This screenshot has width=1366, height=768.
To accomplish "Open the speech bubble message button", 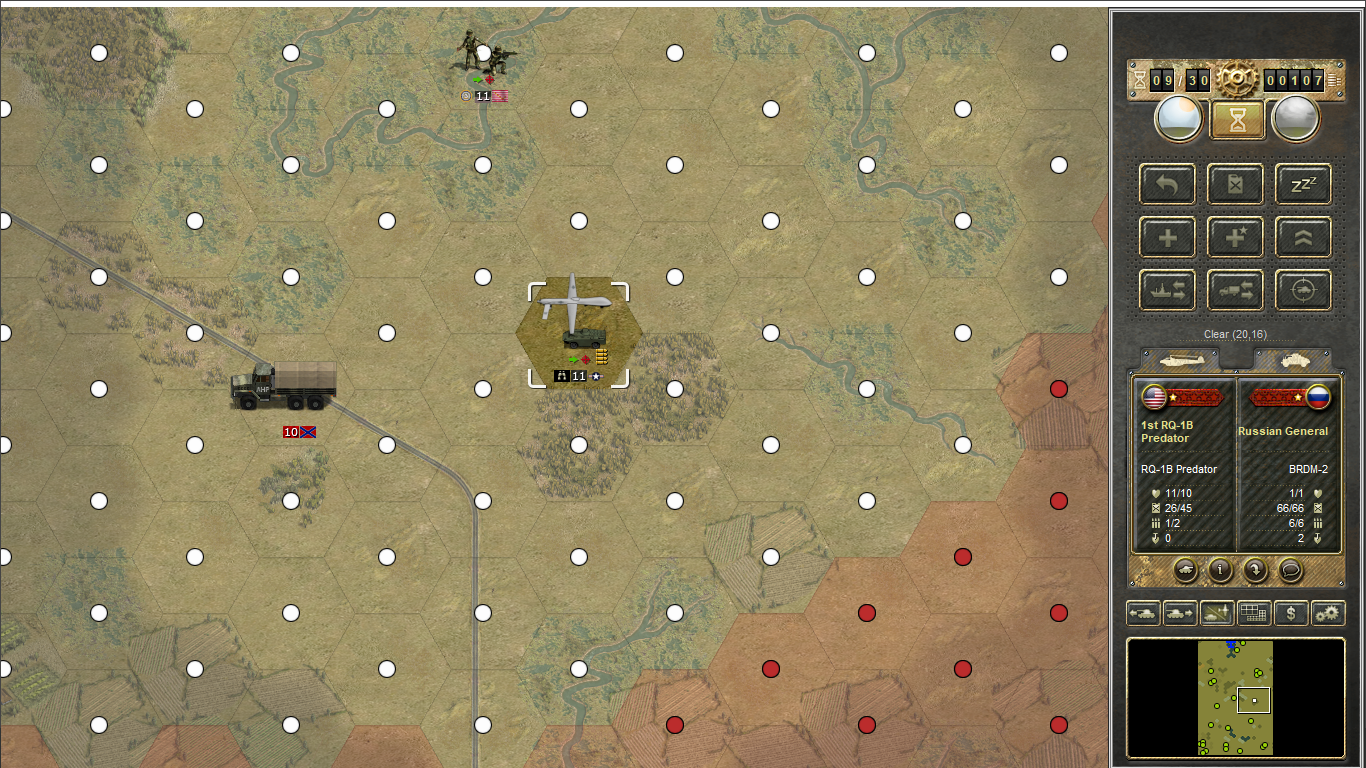I will click(x=1290, y=570).
